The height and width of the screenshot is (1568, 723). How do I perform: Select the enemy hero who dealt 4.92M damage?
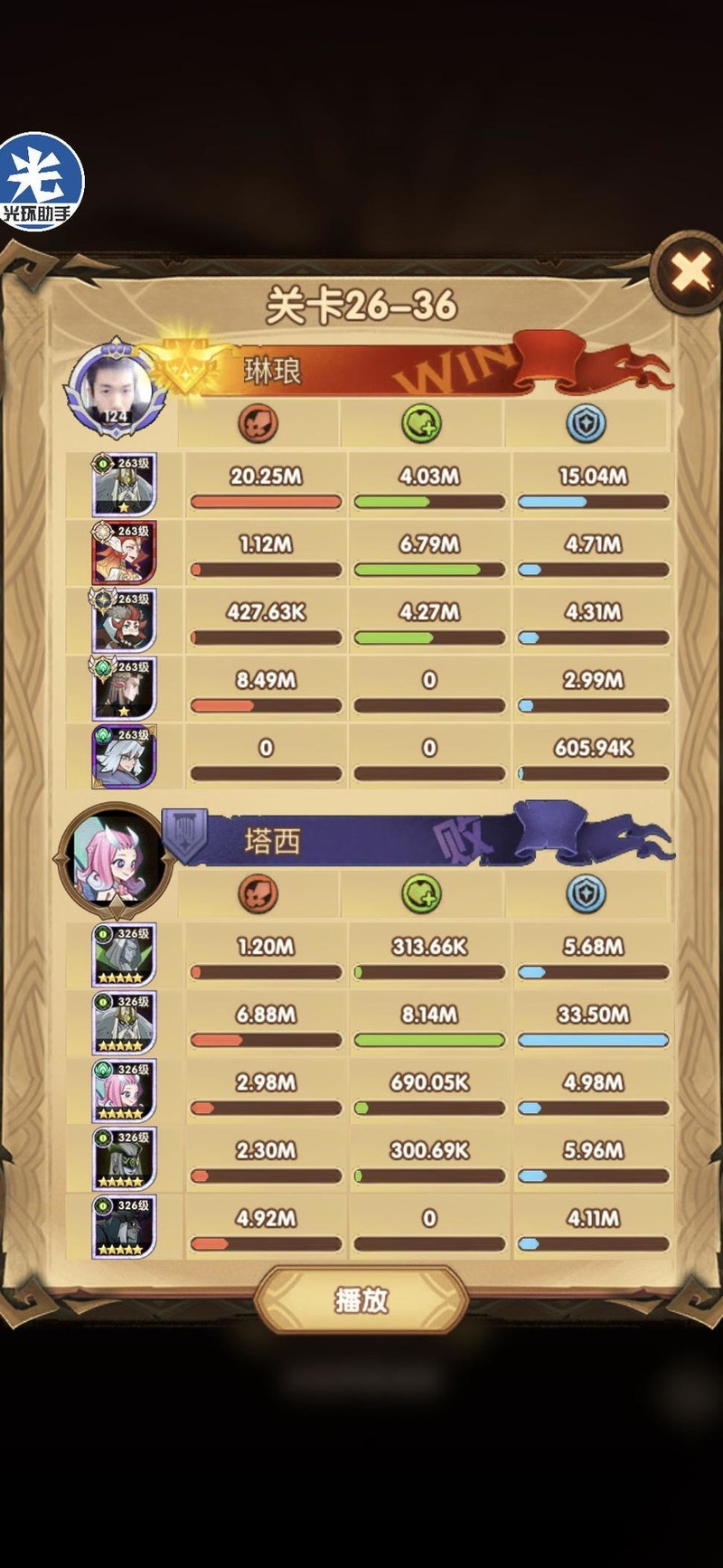click(124, 1226)
